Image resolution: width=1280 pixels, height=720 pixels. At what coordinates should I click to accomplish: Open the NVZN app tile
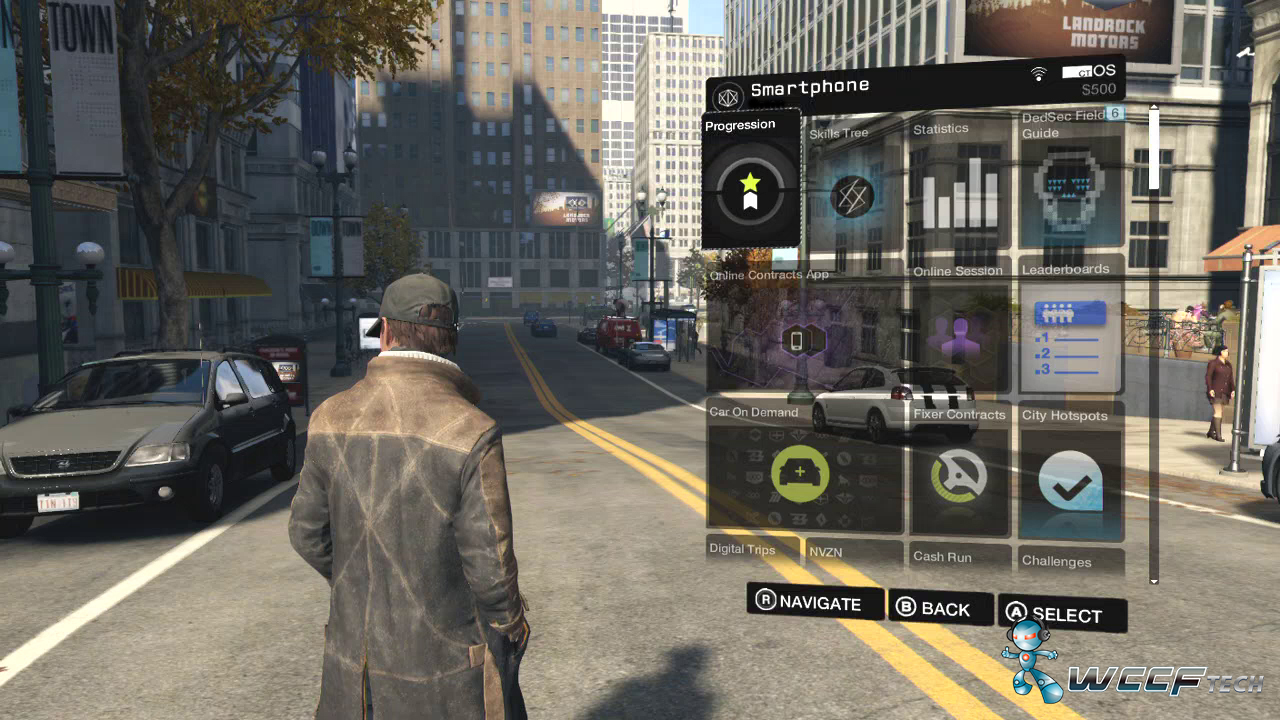(x=853, y=553)
